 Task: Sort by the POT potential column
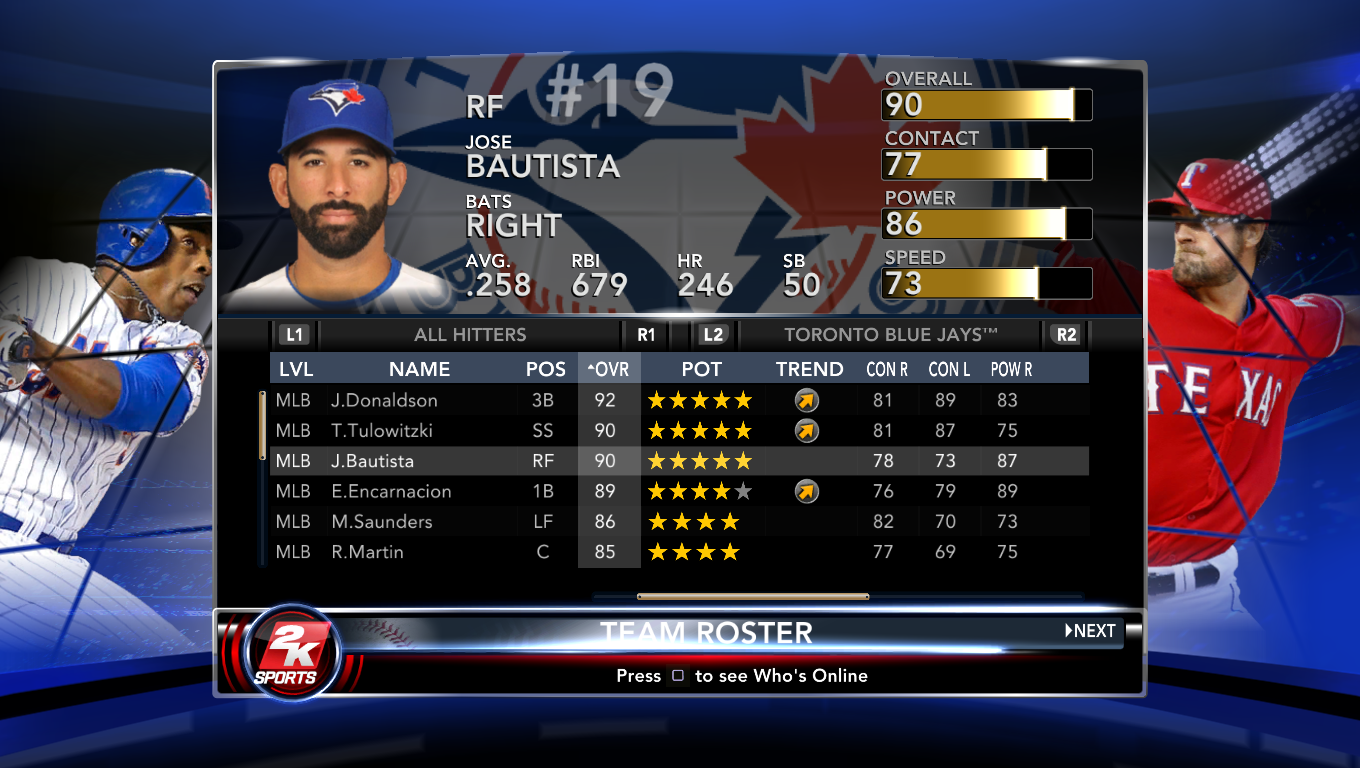pos(701,369)
